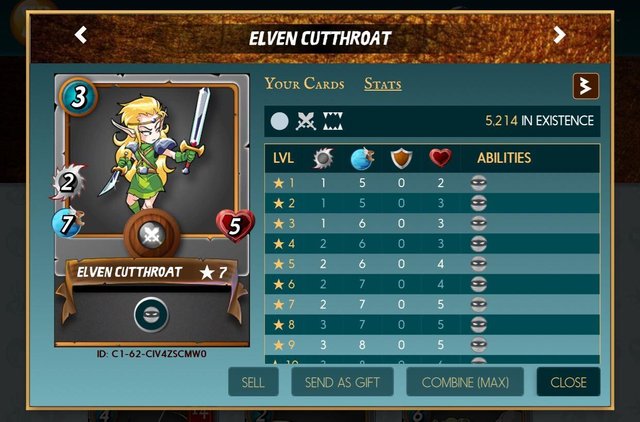Screen dimensions: 640x422
Task: Click Combine (Max) button
Action: point(465,382)
